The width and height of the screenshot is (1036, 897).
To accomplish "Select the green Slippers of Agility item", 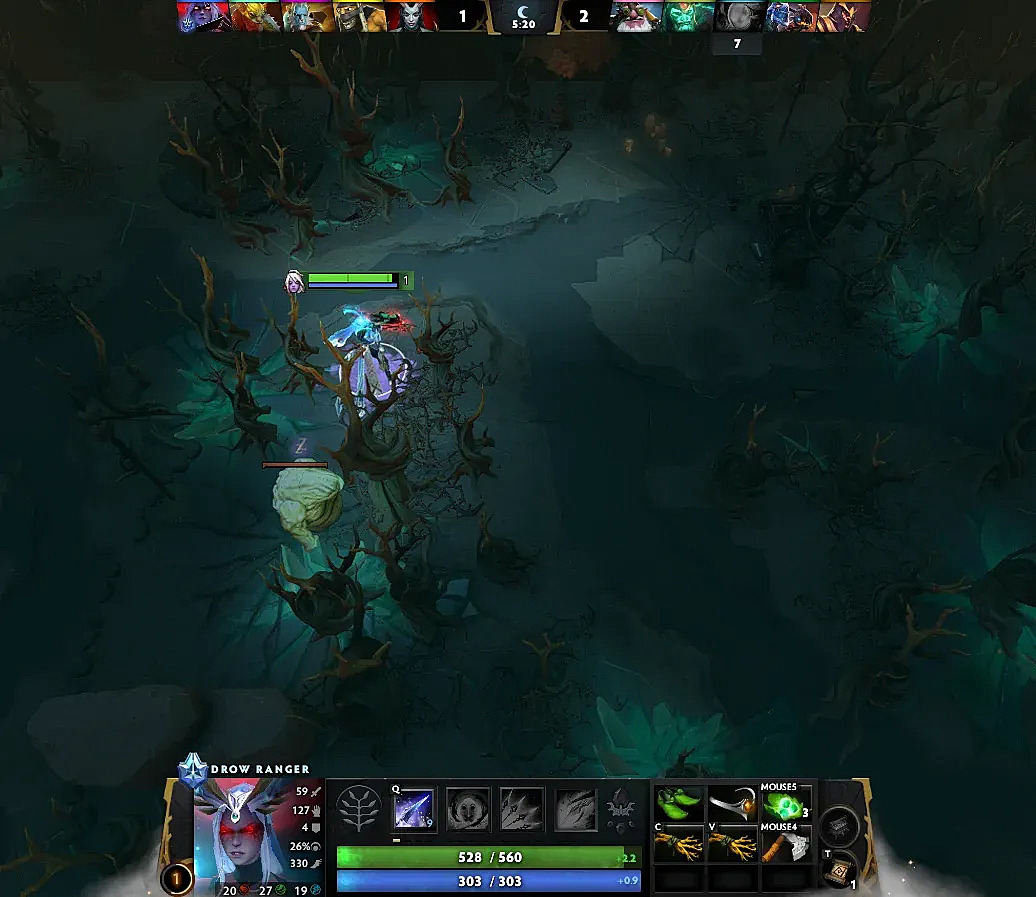I will point(679,804).
